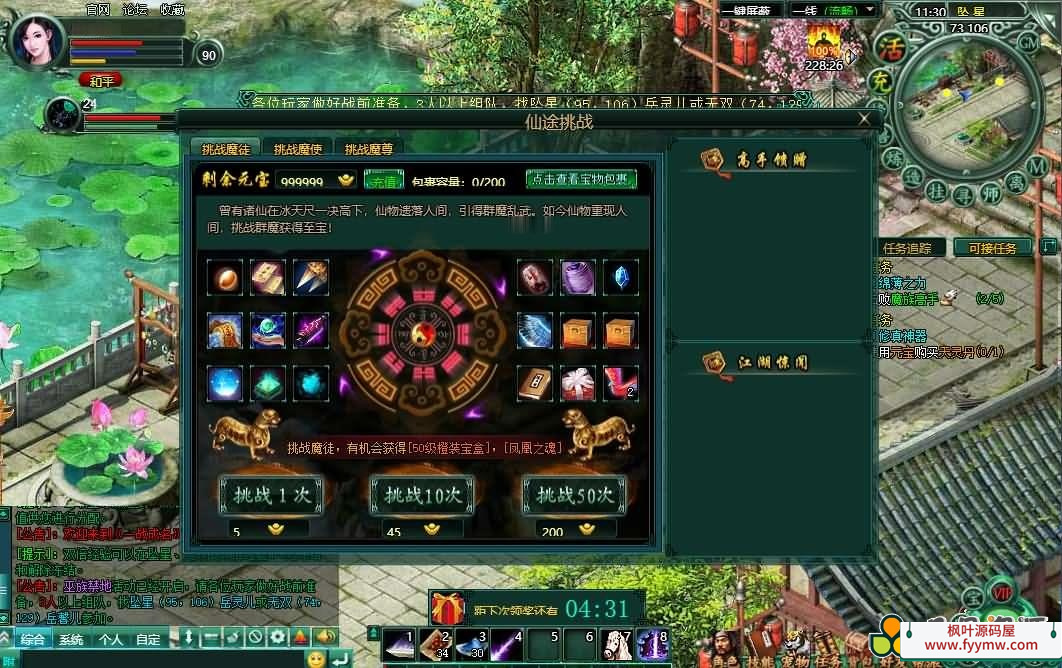
Task: Open the 可接任务 available quests tab
Action: pos(992,248)
